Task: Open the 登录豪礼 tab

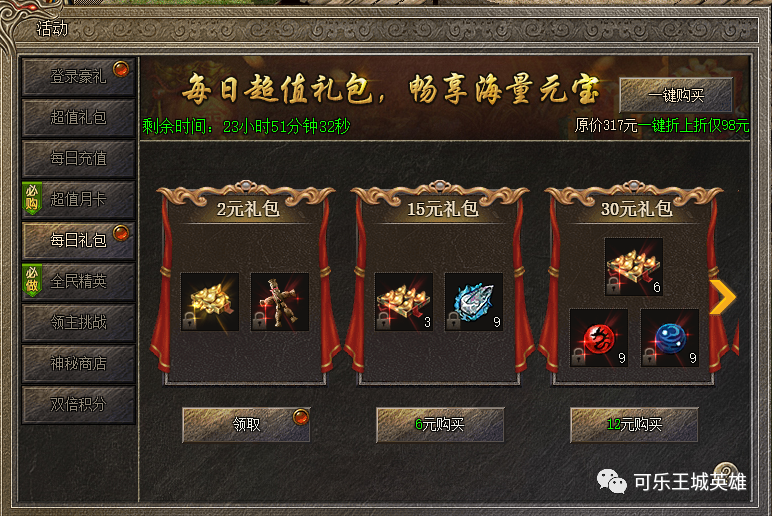Action: pos(78,76)
